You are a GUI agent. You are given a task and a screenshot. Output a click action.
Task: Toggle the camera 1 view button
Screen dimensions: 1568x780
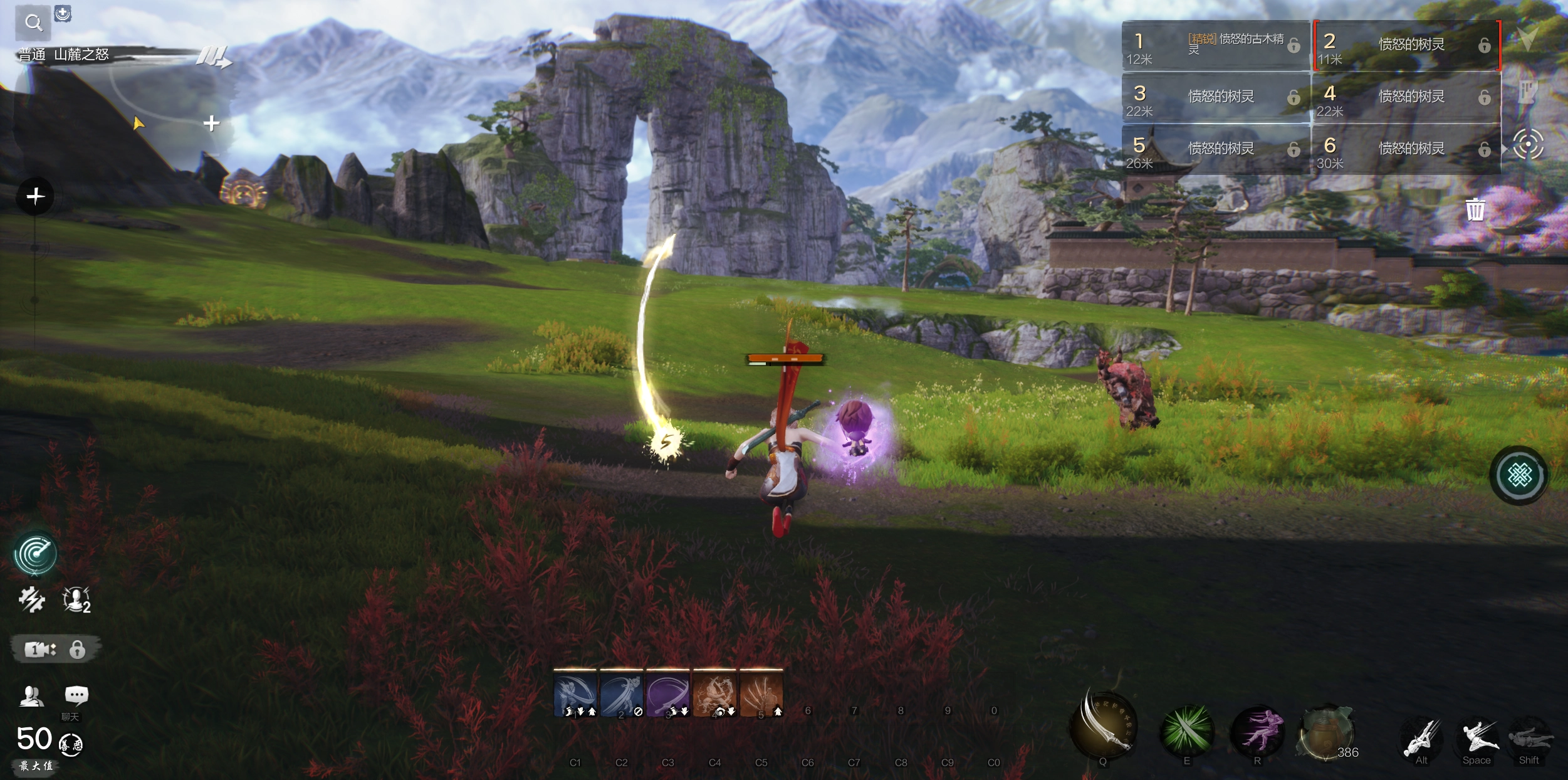[x=39, y=650]
